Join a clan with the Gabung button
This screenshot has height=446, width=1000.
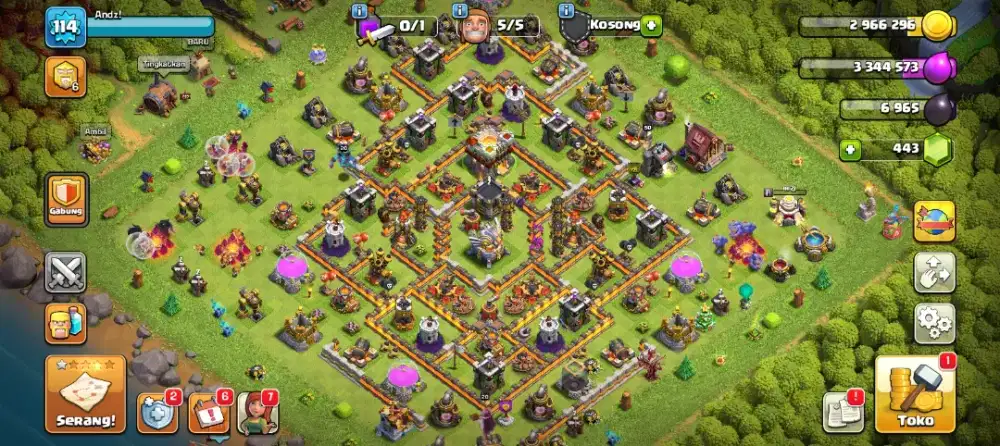66,199
